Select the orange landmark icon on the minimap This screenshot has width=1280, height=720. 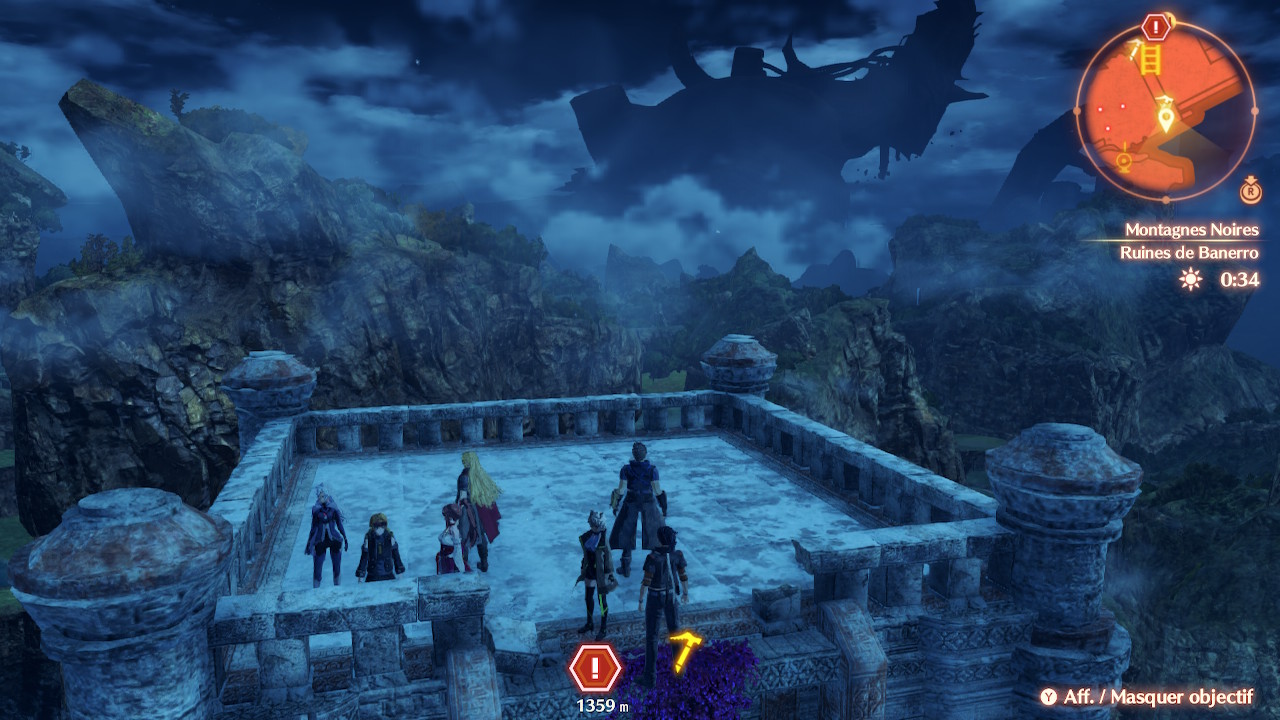[1124, 159]
